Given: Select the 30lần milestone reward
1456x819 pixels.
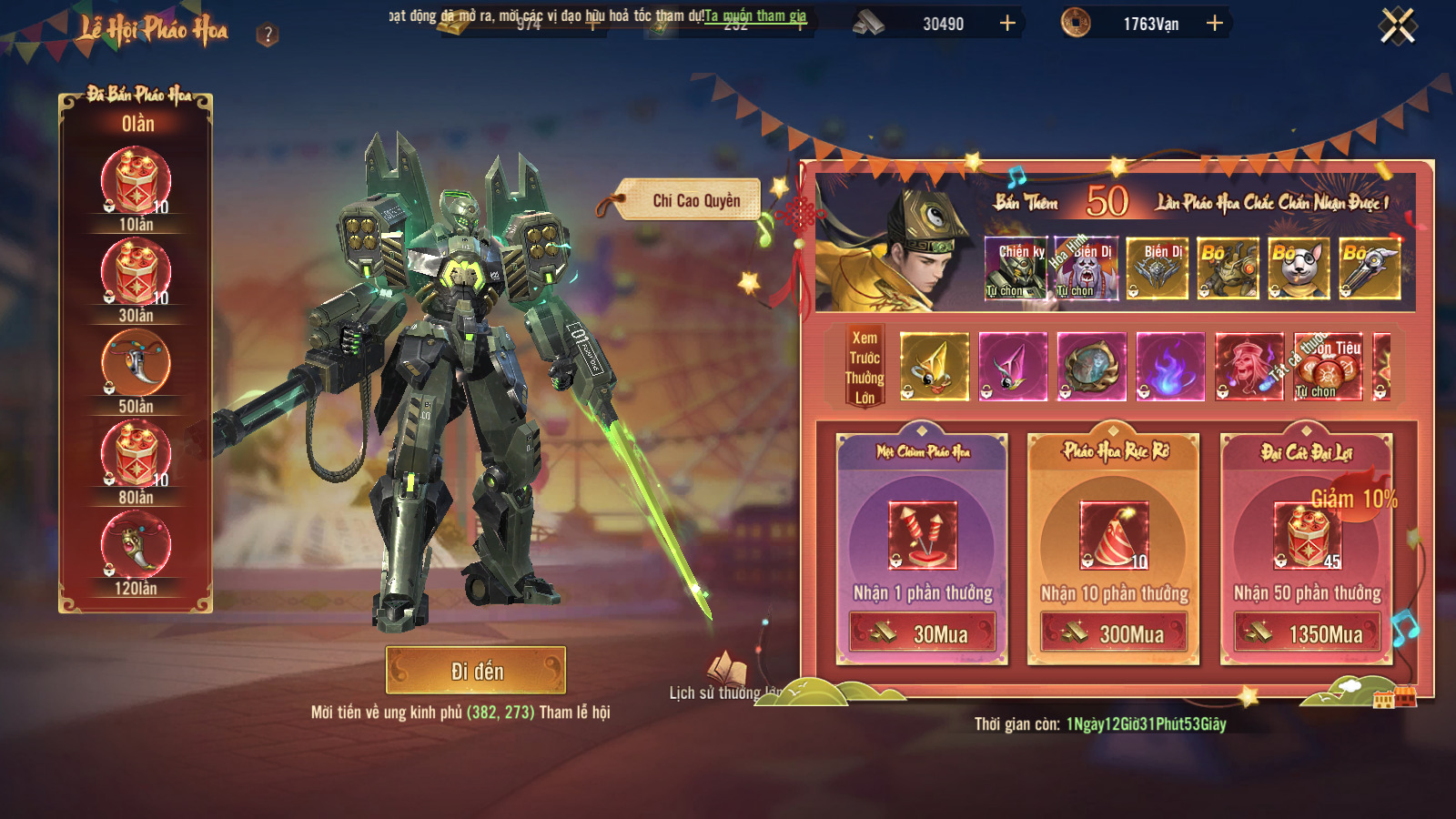Looking at the screenshot, I should click(136, 272).
